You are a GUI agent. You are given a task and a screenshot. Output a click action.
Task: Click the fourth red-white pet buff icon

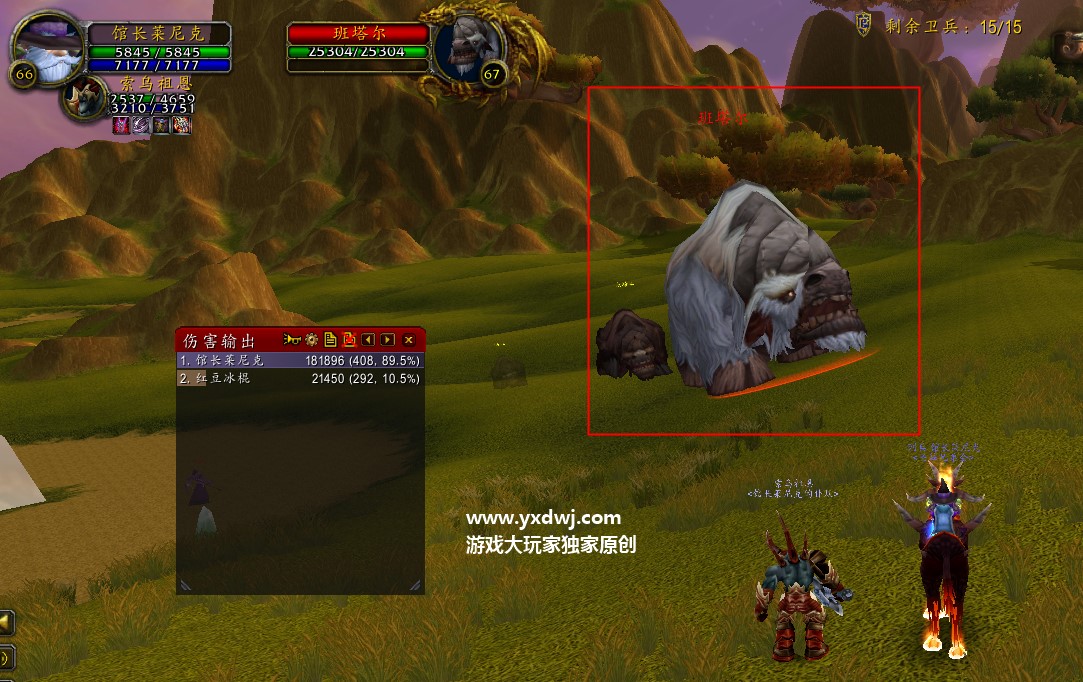[x=181, y=125]
